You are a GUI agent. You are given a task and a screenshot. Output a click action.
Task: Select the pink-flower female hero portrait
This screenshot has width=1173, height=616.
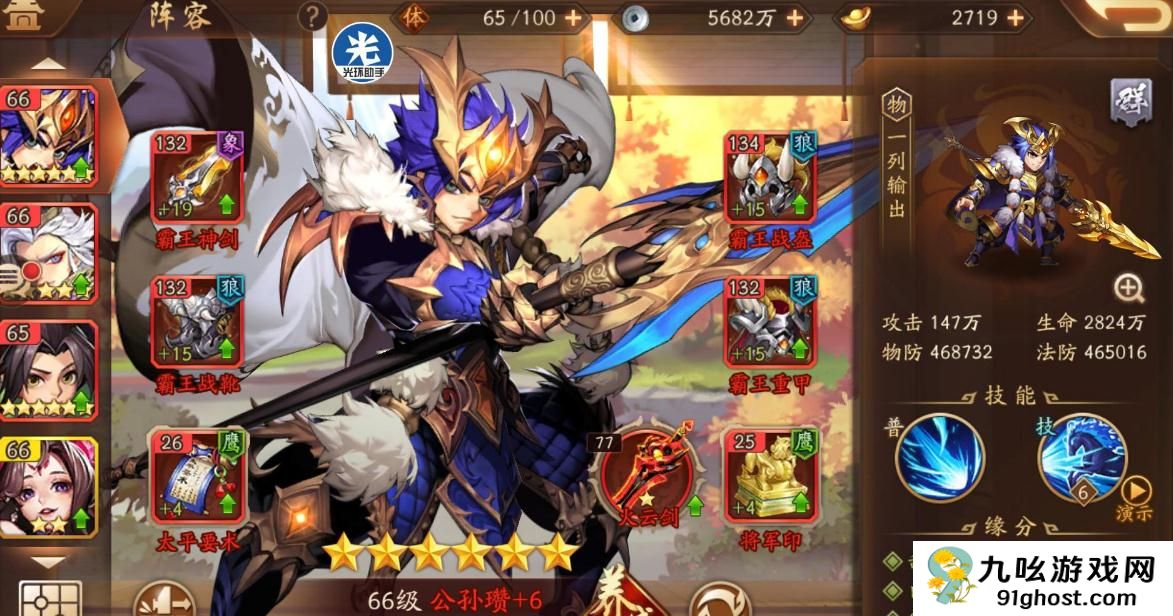click(x=49, y=487)
